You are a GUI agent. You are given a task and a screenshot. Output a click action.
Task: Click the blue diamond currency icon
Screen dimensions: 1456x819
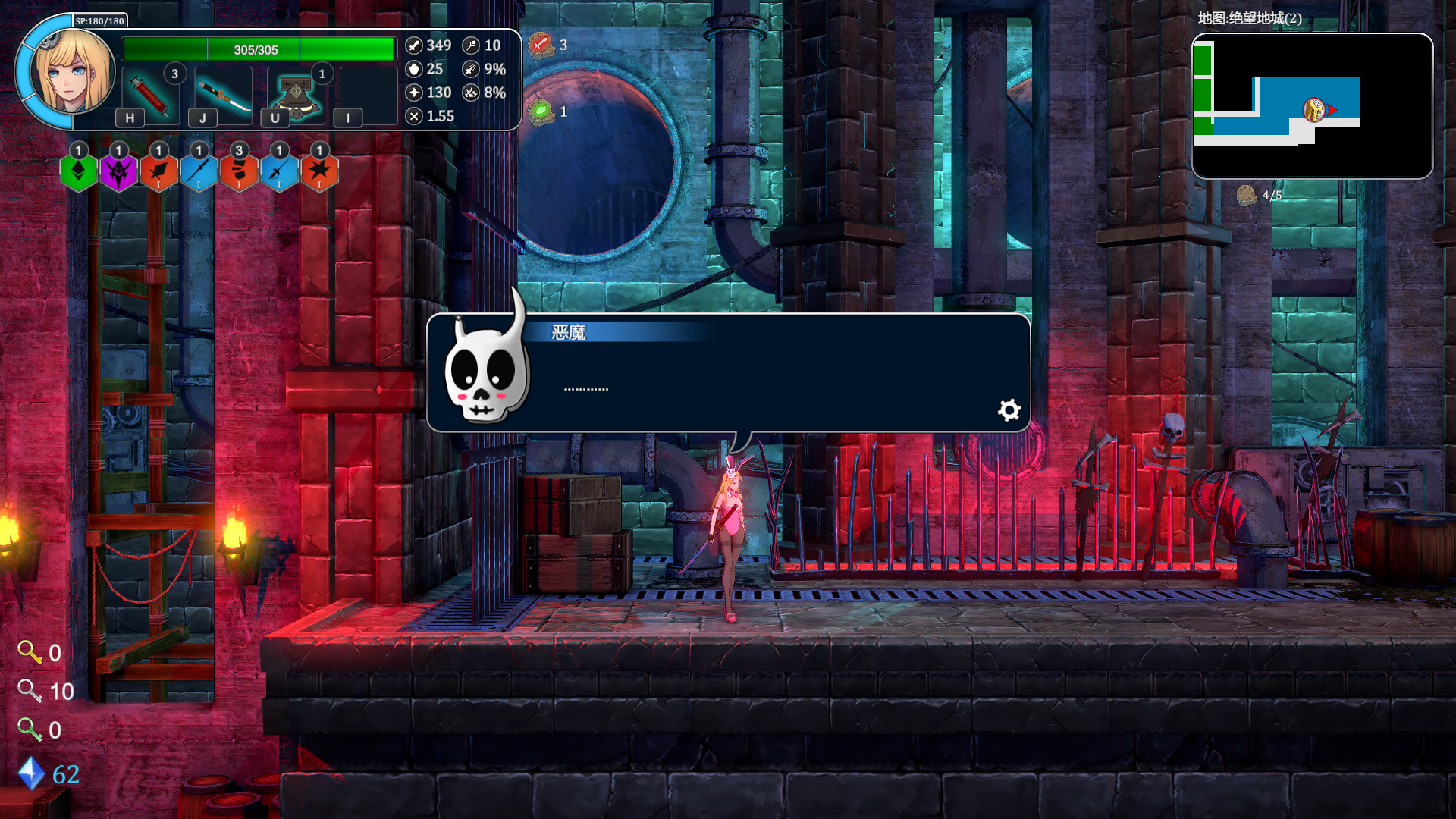[x=31, y=773]
